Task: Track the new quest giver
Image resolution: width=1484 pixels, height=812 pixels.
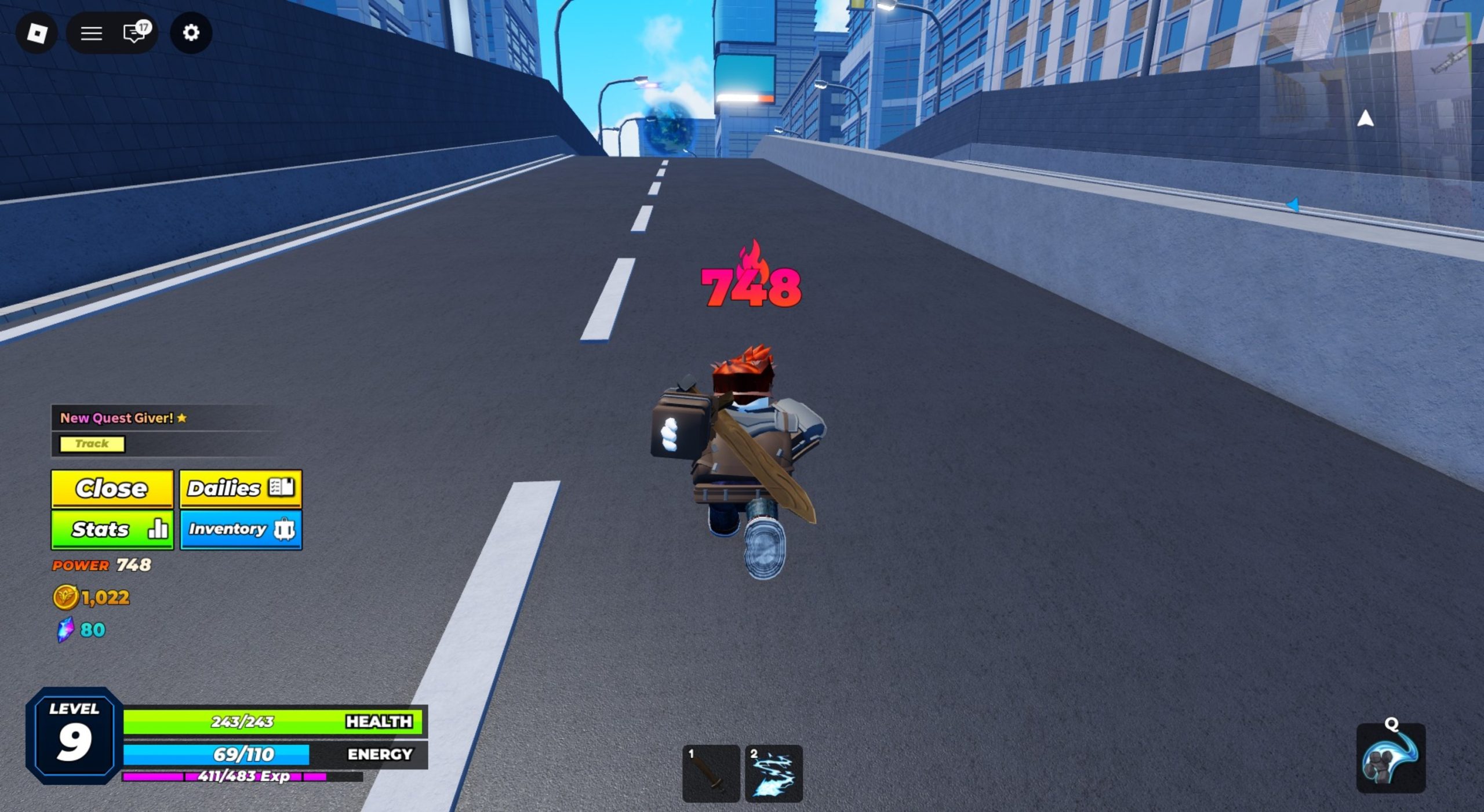Action: 92,444
